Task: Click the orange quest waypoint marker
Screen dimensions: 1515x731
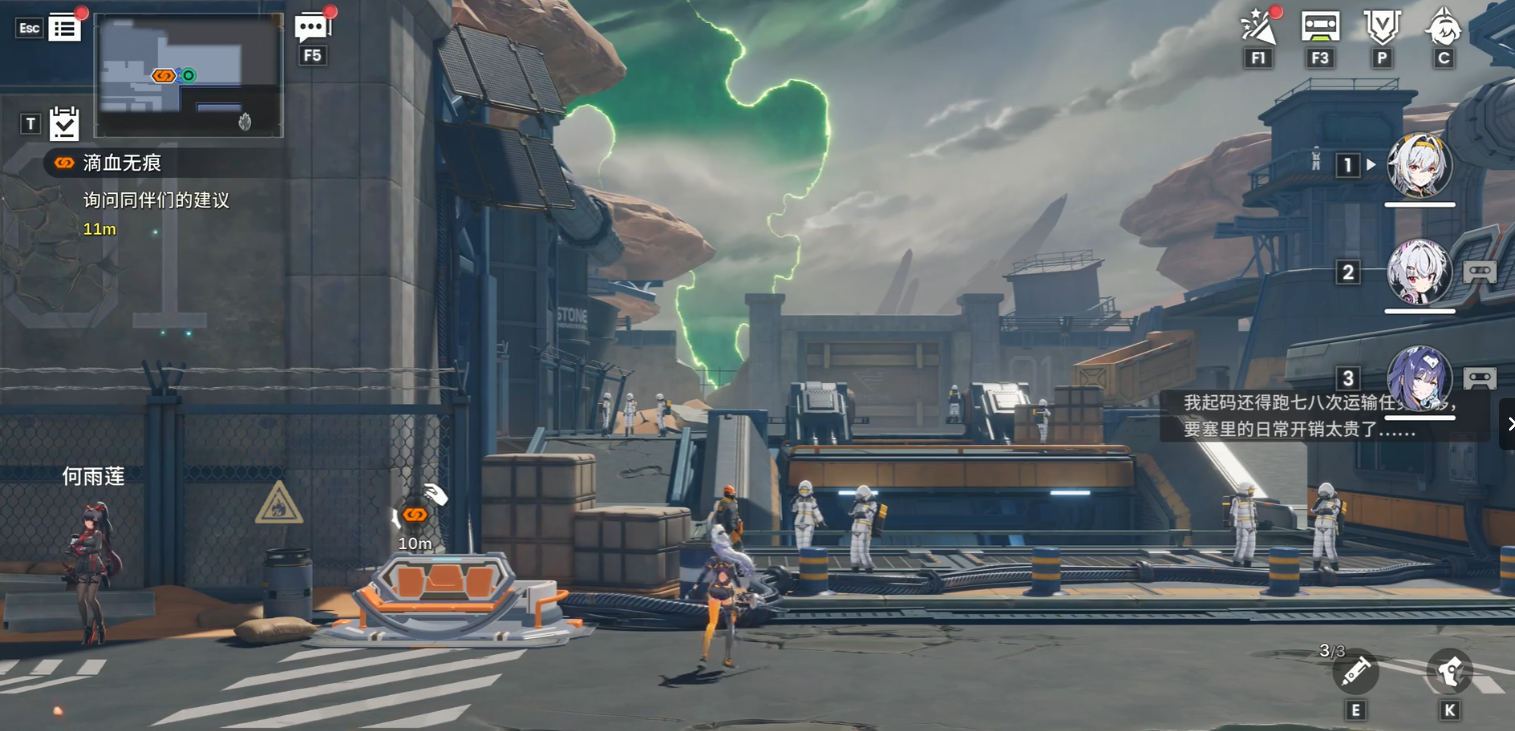Action: point(415,515)
